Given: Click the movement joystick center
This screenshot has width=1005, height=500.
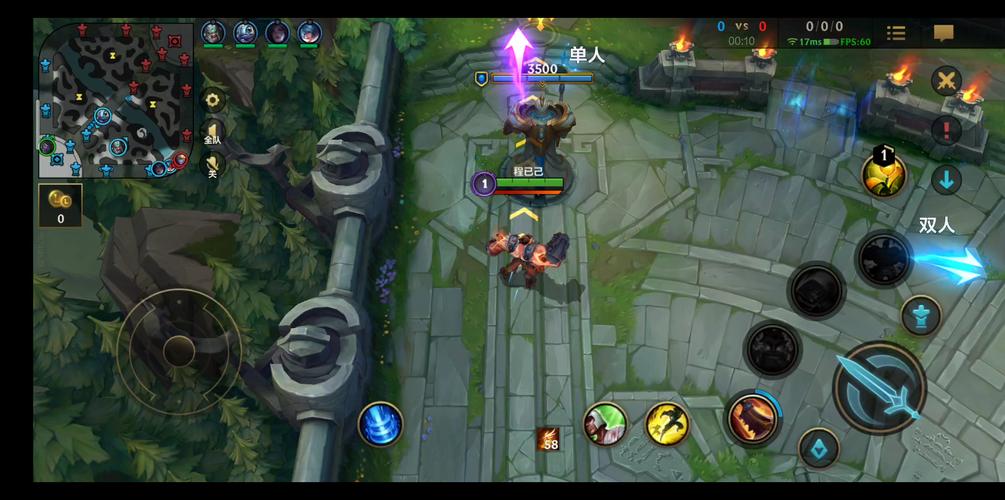Looking at the screenshot, I should pyautogui.click(x=179, y=350).
